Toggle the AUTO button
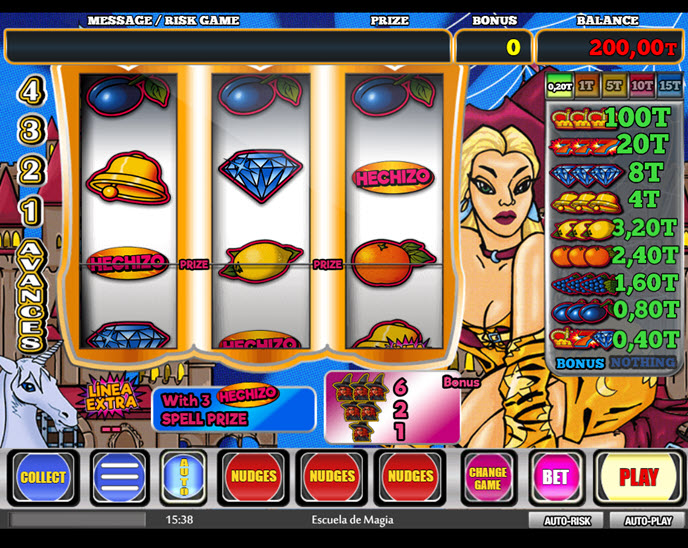 183,477
